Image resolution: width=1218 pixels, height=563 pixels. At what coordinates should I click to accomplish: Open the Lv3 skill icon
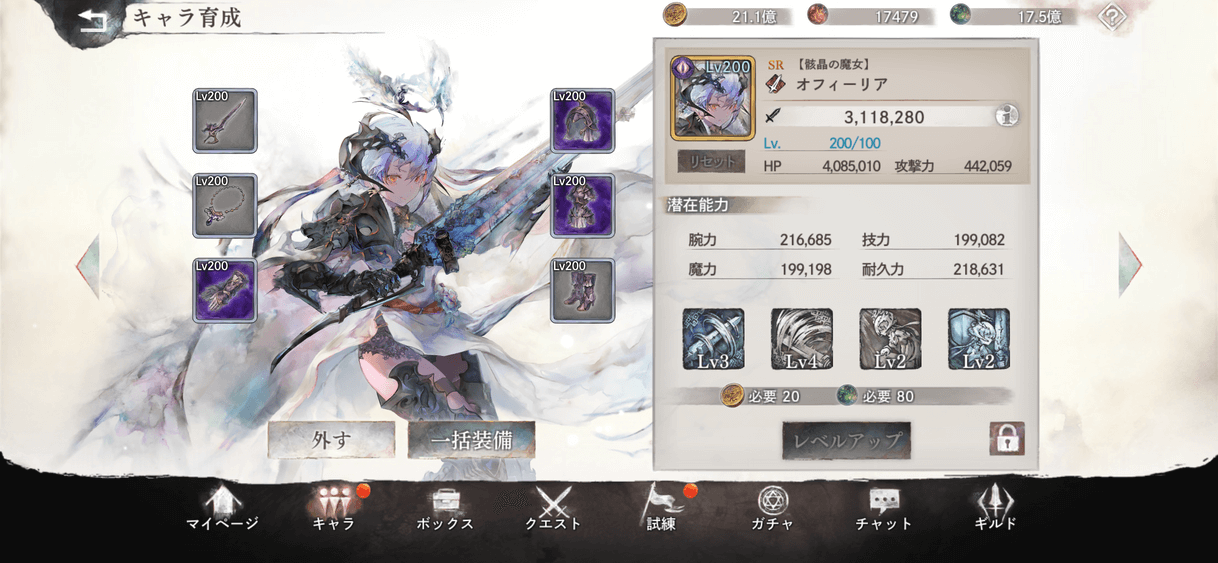click(713, 339)
